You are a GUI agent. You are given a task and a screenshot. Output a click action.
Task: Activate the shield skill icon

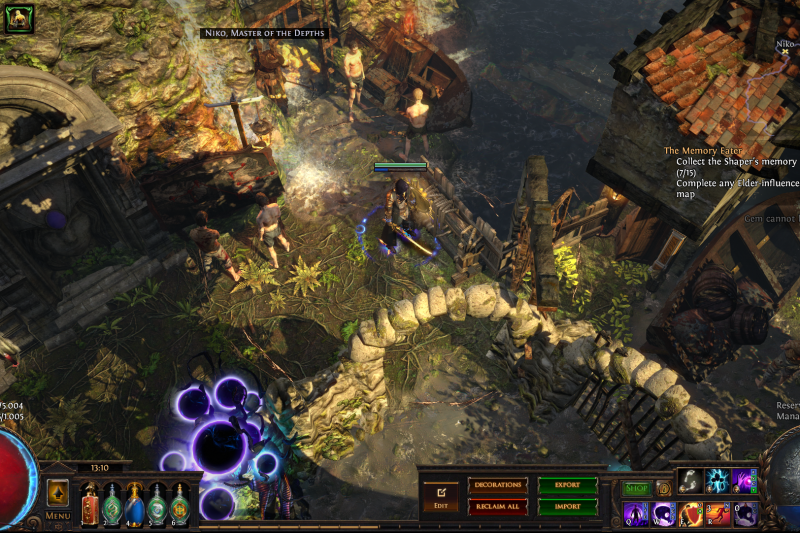690,514
